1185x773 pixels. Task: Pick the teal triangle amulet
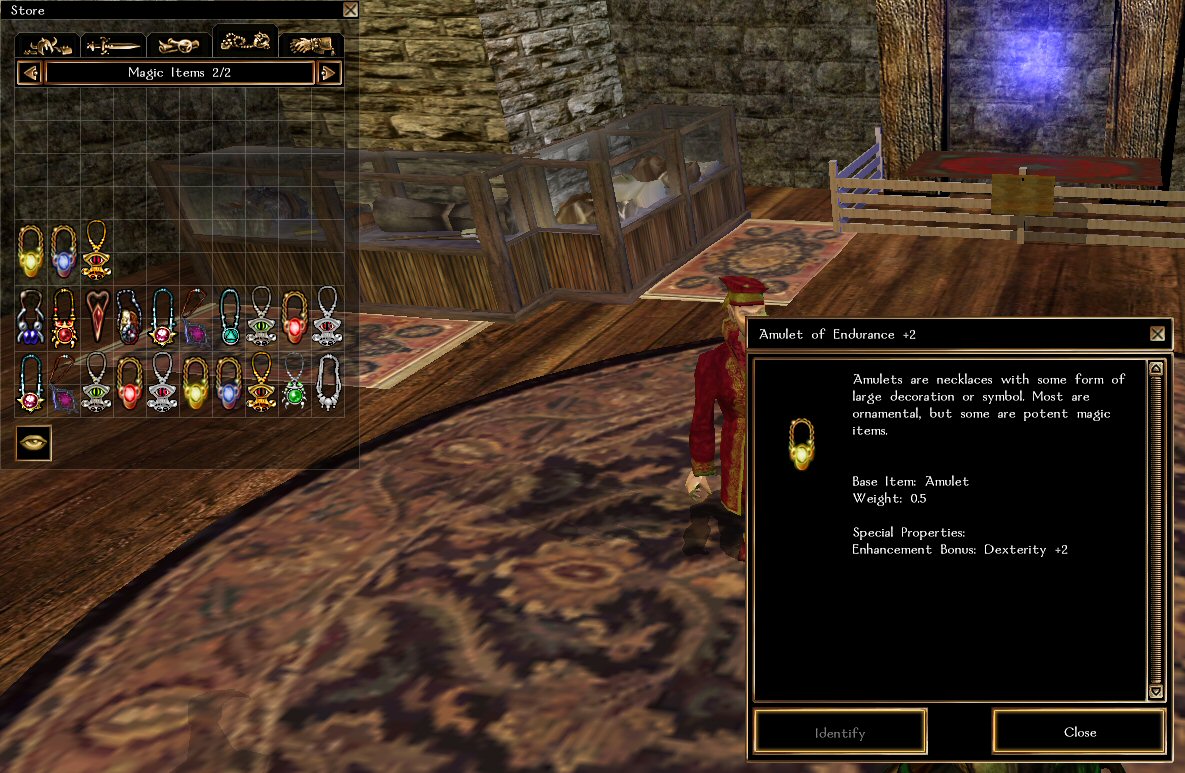tap(230, 316)
